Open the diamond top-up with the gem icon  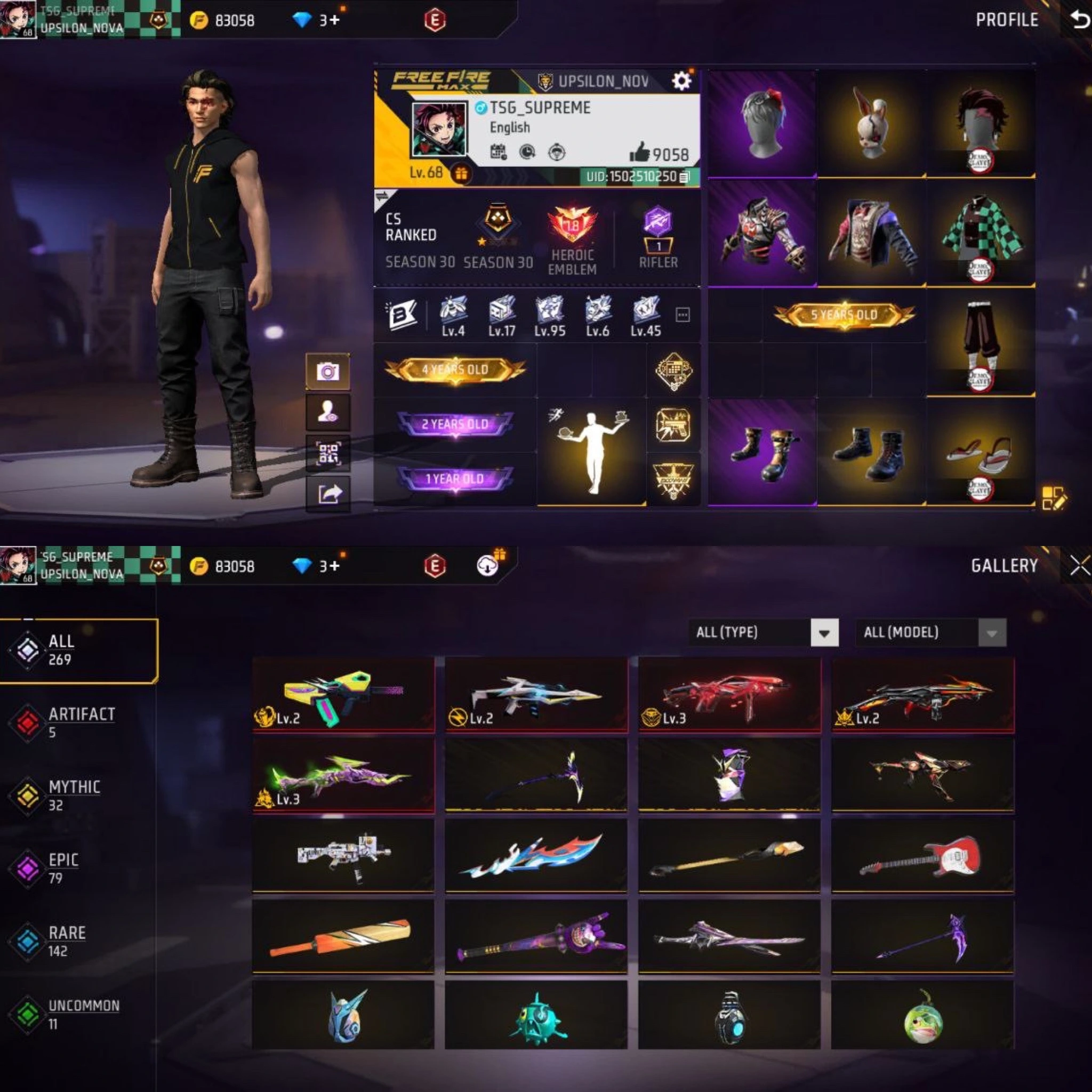click(303, 19)
